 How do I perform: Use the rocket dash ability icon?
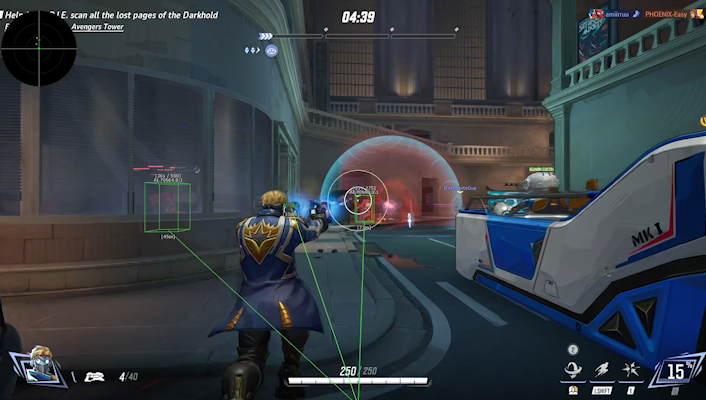[x=603, y=371]
